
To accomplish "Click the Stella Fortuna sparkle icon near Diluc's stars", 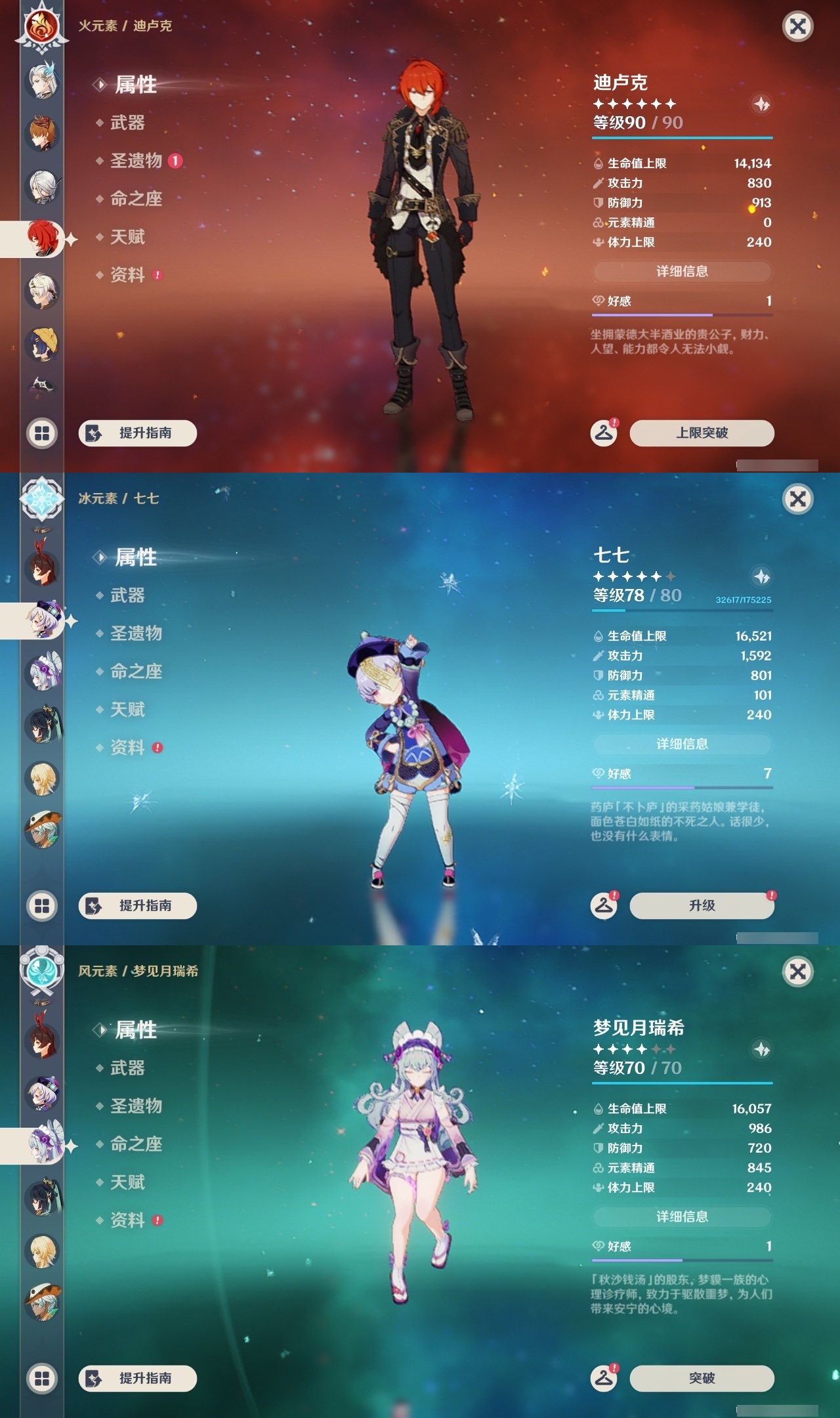I will [760, 102].
